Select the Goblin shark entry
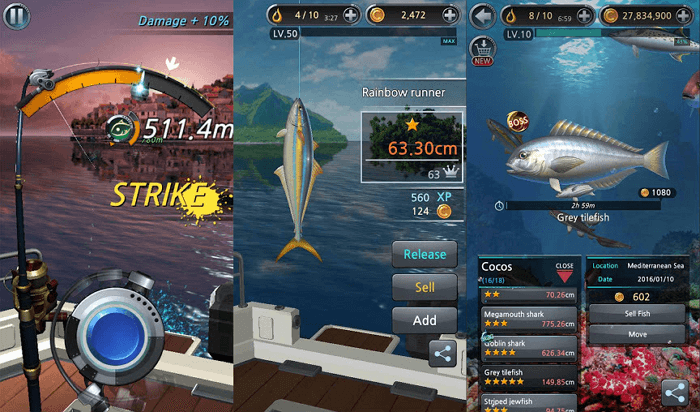The width and height of the screenshot is (700, 412). point(528,347)
